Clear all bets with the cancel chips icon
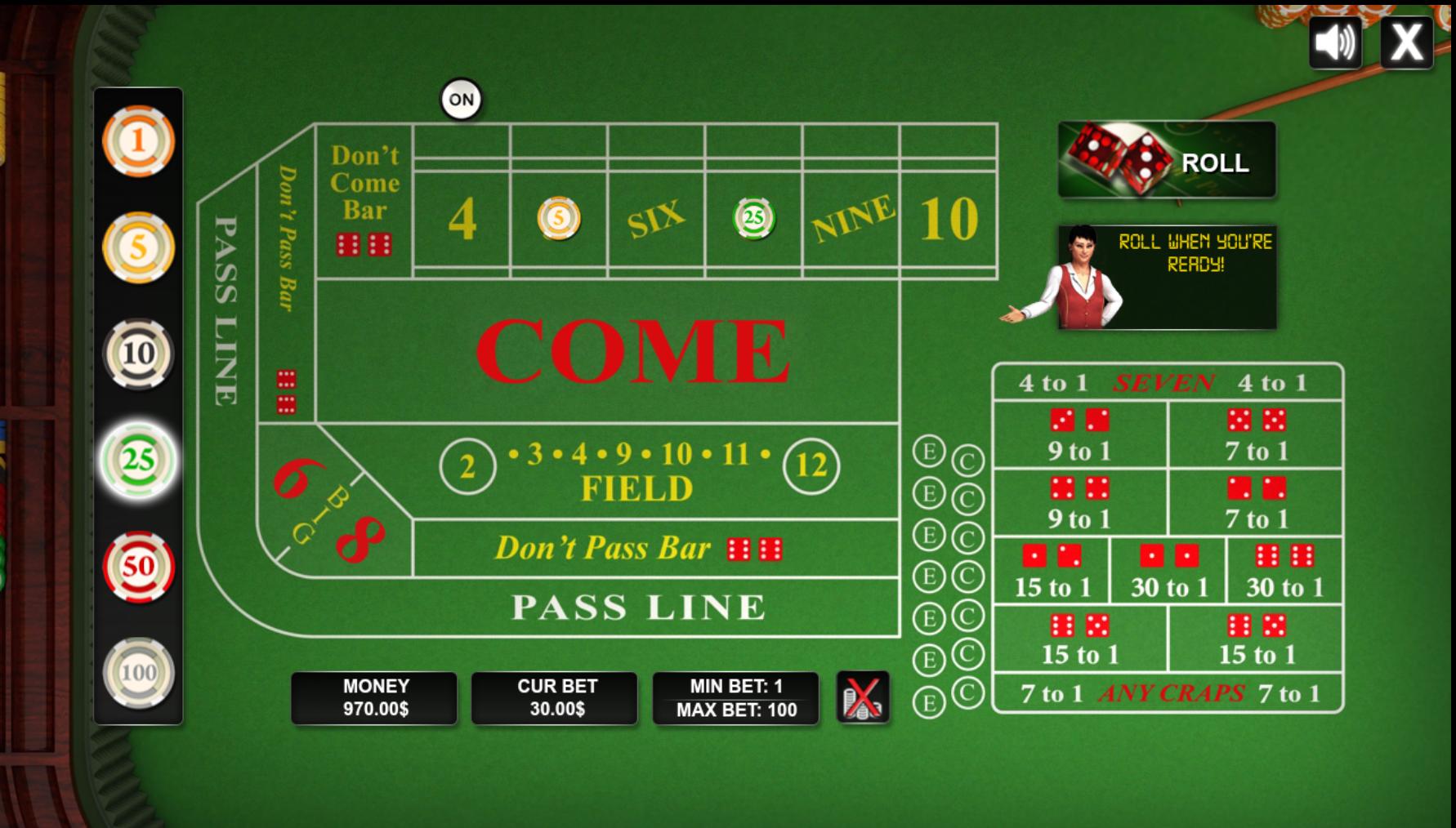The width and height of the screenshot is (1456, 828). click(x=863, y=697)
